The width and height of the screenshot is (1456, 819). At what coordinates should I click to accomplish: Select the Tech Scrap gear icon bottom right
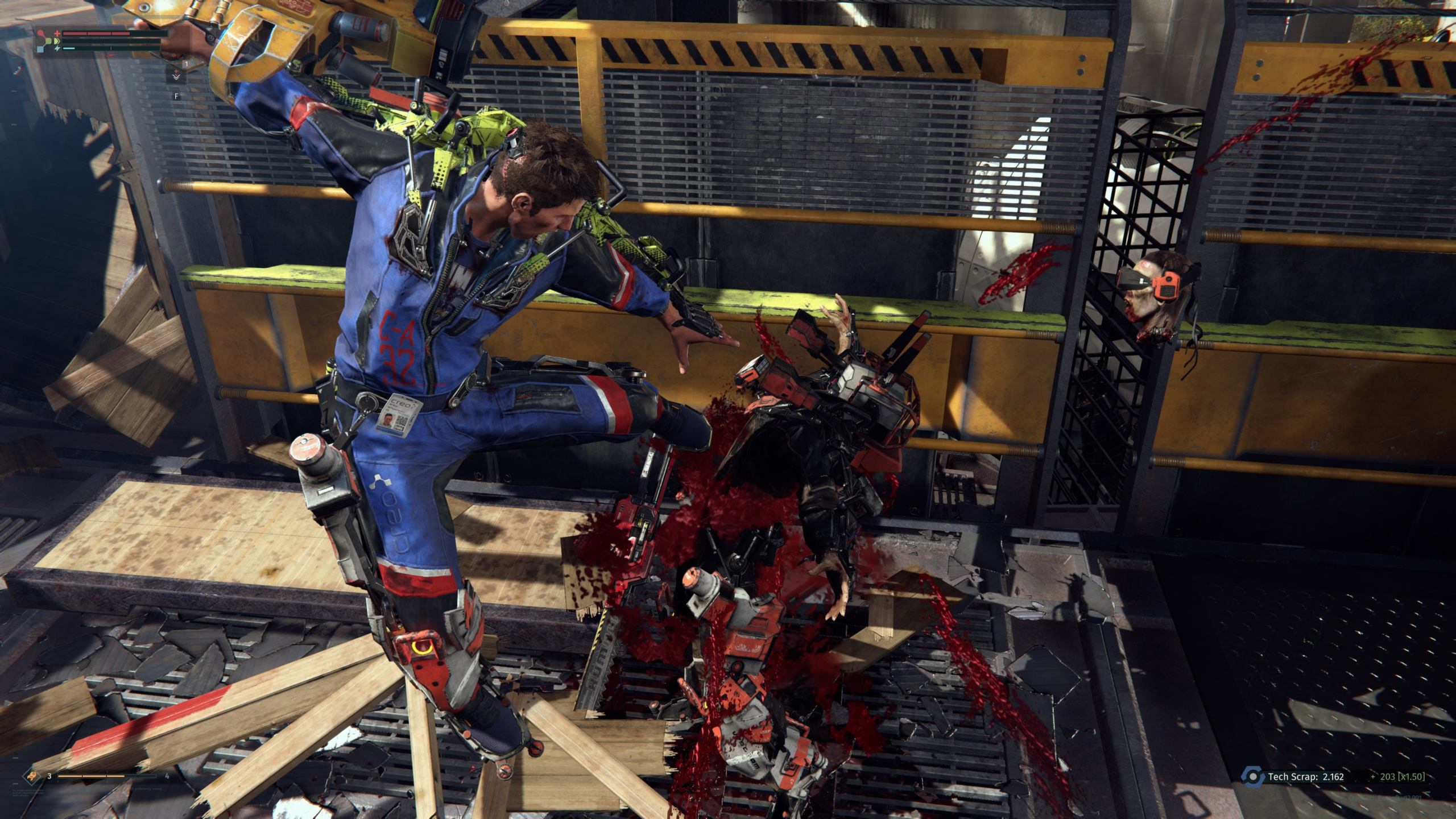click(x=1254, y=776)
